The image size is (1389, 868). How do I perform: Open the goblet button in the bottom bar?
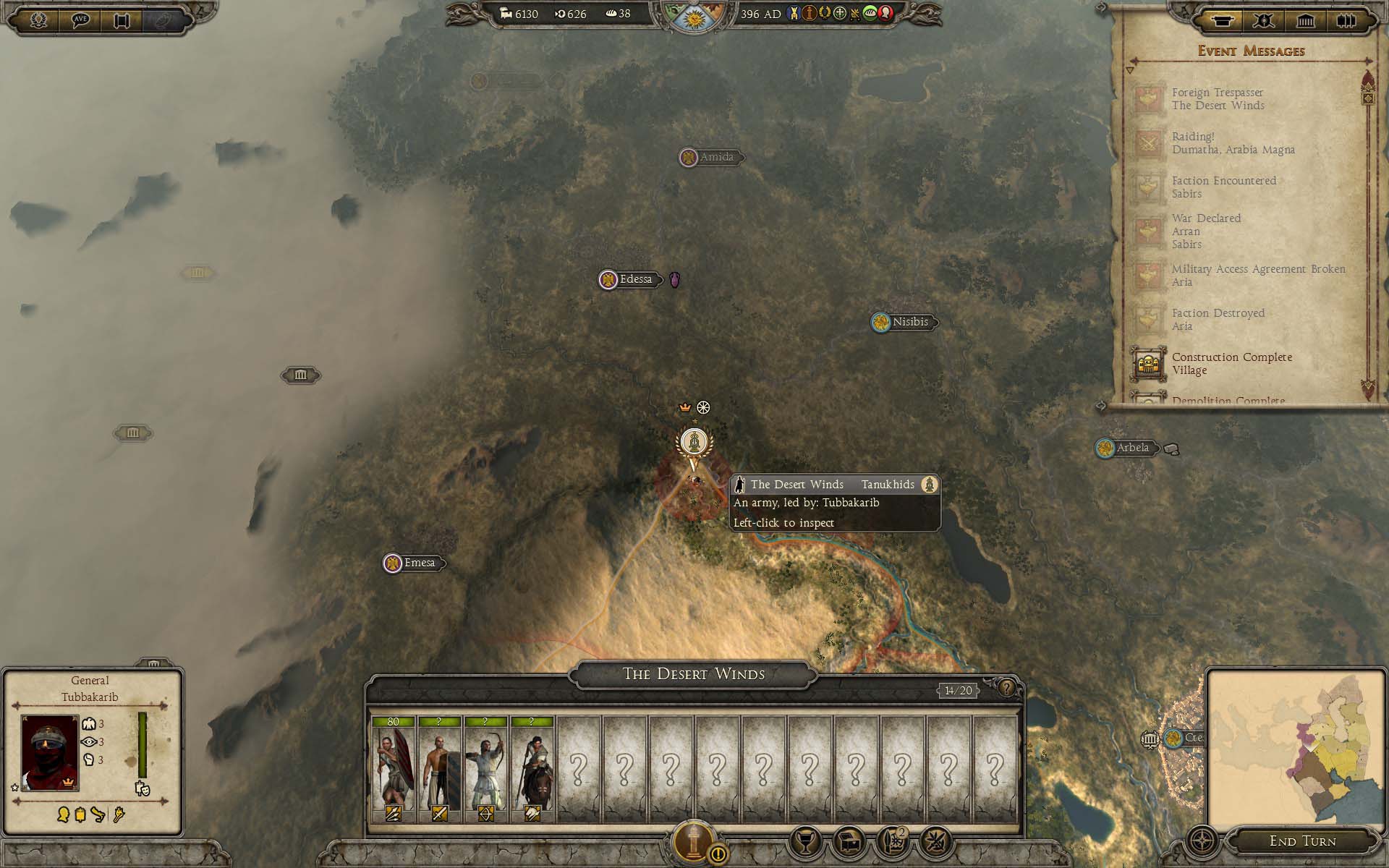click(805, 841)
